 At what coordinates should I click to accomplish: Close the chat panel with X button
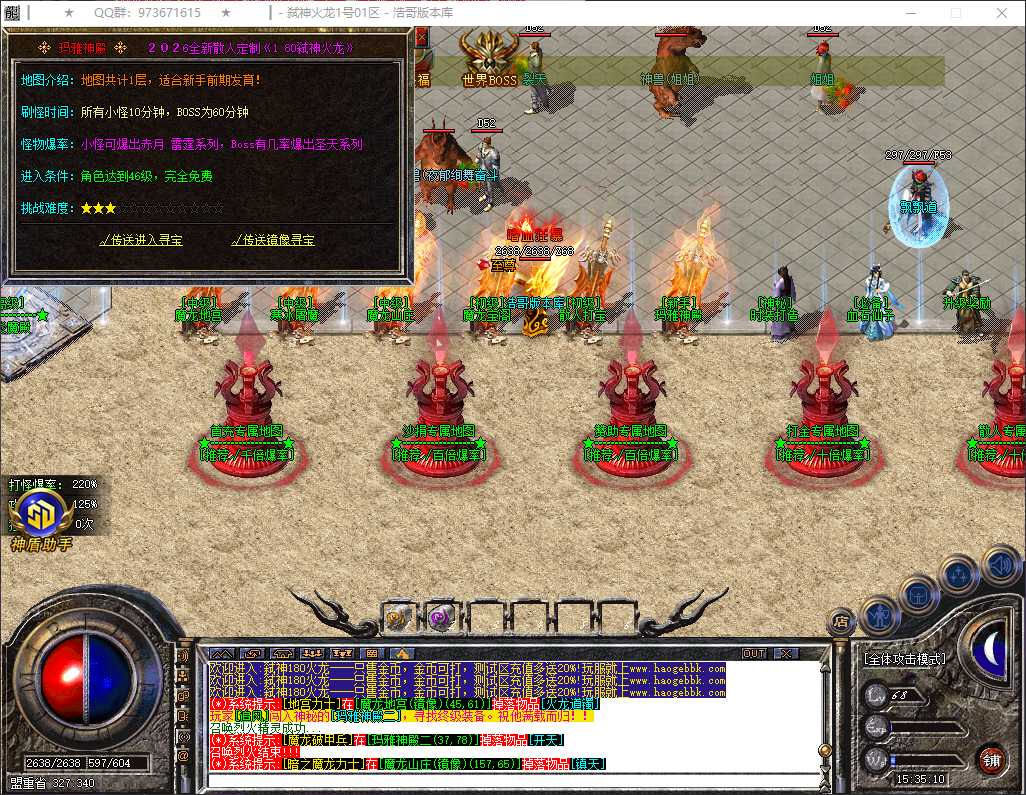point(787,653)
